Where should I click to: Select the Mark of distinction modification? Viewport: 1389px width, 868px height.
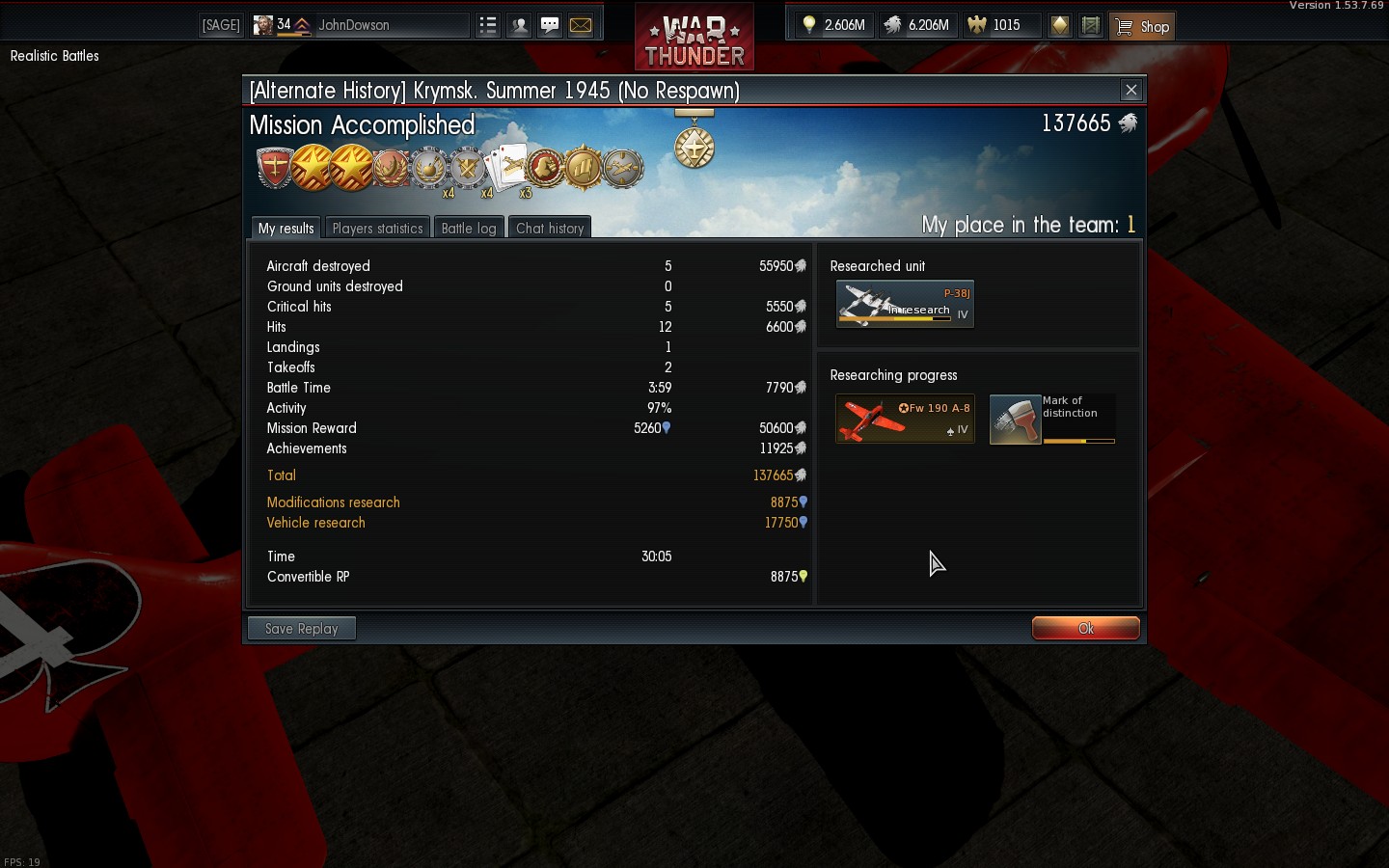coord(1052,419)
